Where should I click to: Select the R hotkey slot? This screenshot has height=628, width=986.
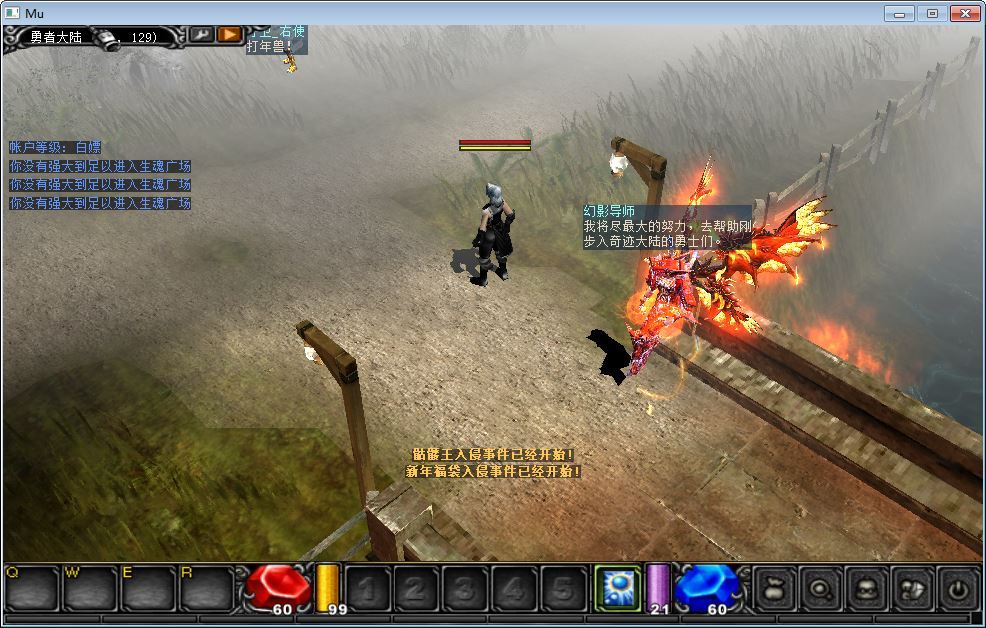[206, 589]
